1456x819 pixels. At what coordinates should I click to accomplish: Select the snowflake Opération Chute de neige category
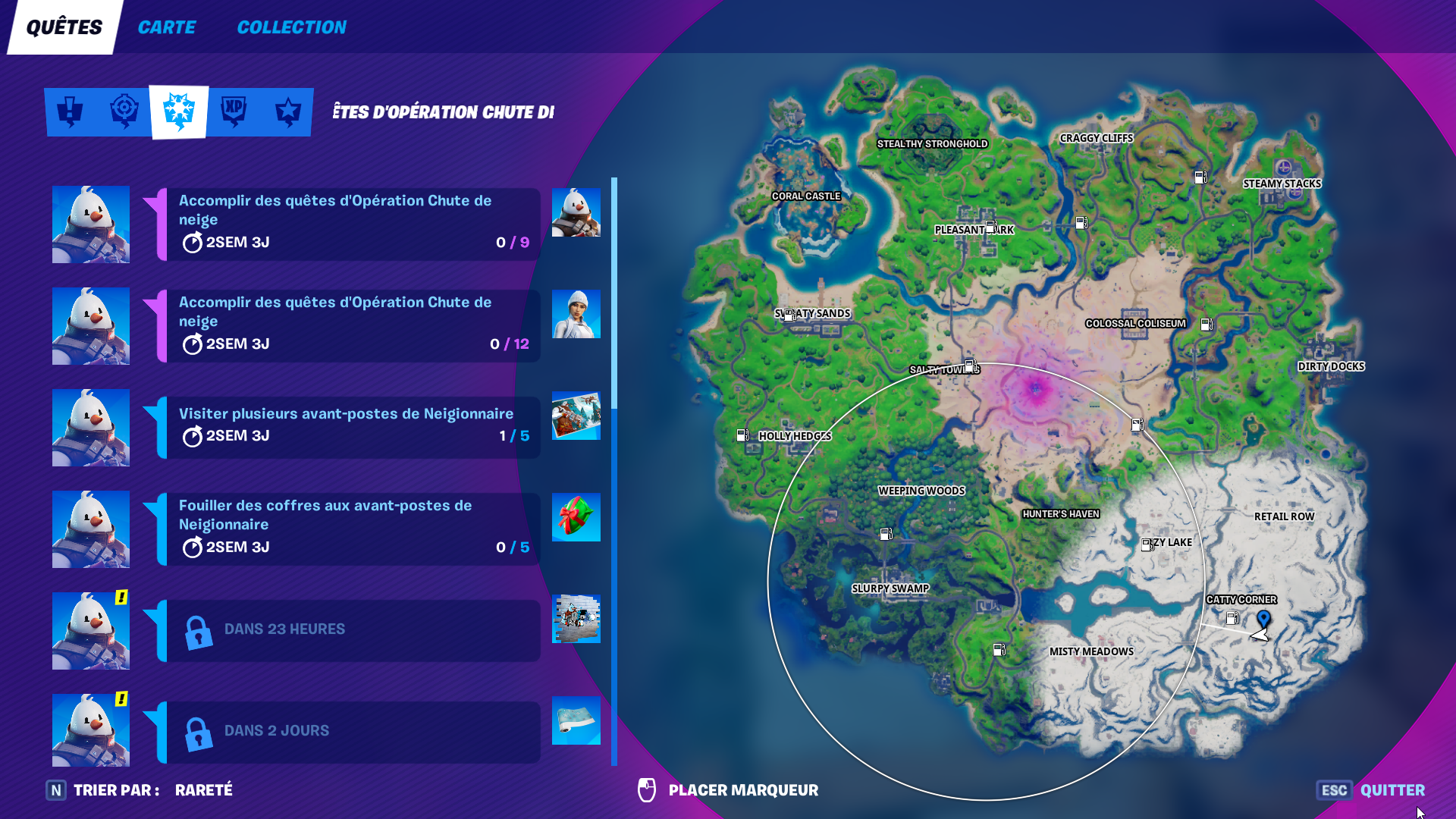178,111
